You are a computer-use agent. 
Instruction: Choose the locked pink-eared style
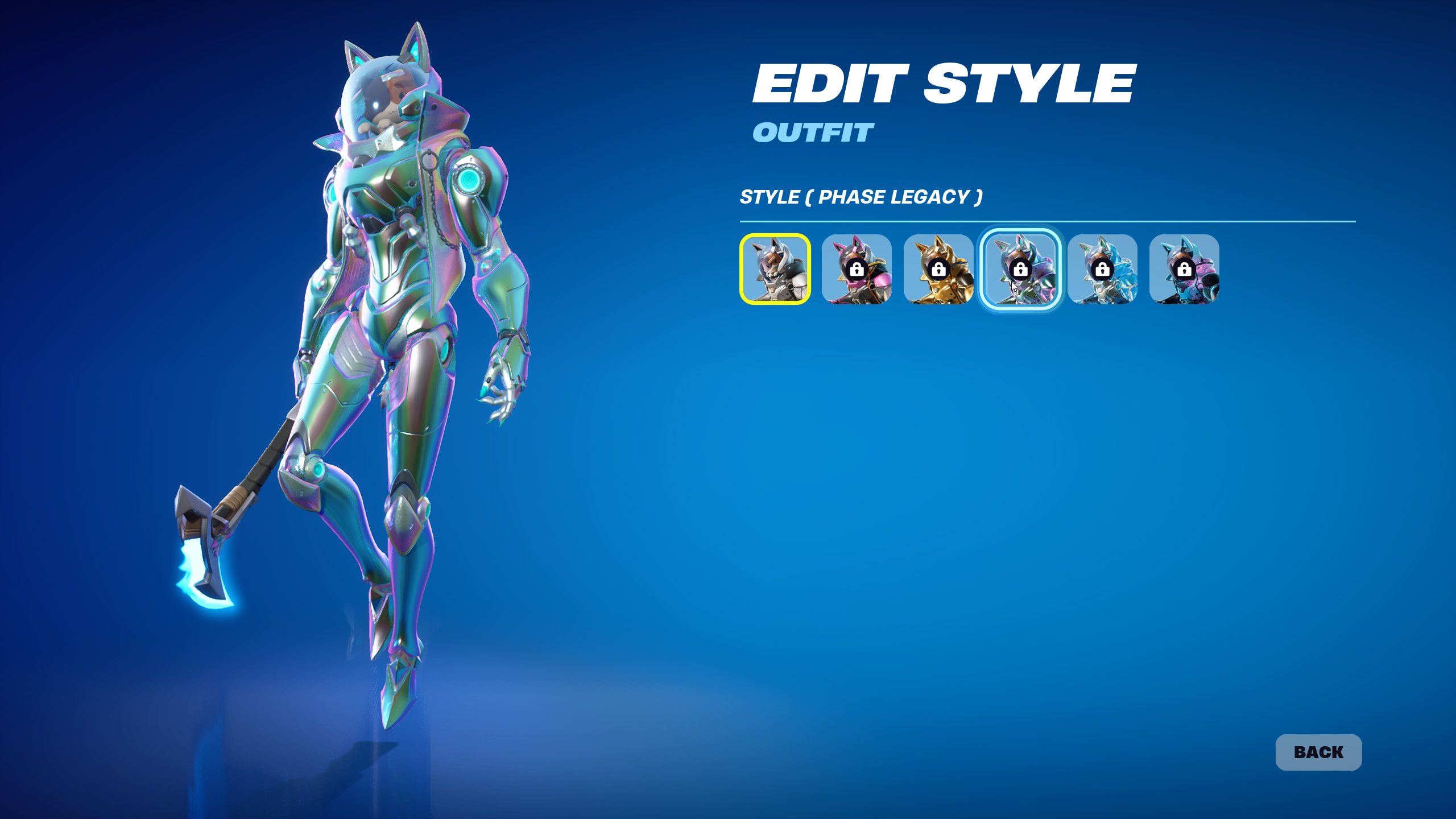(857, 269)
